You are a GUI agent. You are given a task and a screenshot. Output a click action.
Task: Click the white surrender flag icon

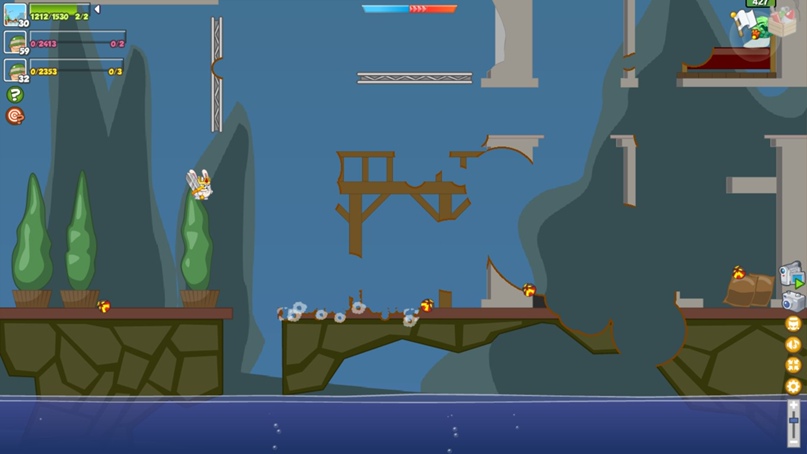(742, 20)
